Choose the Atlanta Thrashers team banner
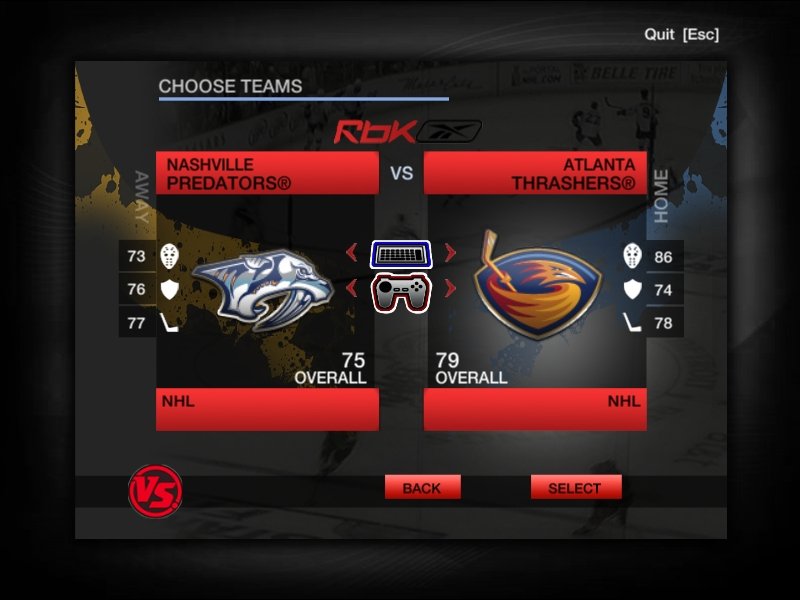800x600 pixels. [x=535, y=173]
